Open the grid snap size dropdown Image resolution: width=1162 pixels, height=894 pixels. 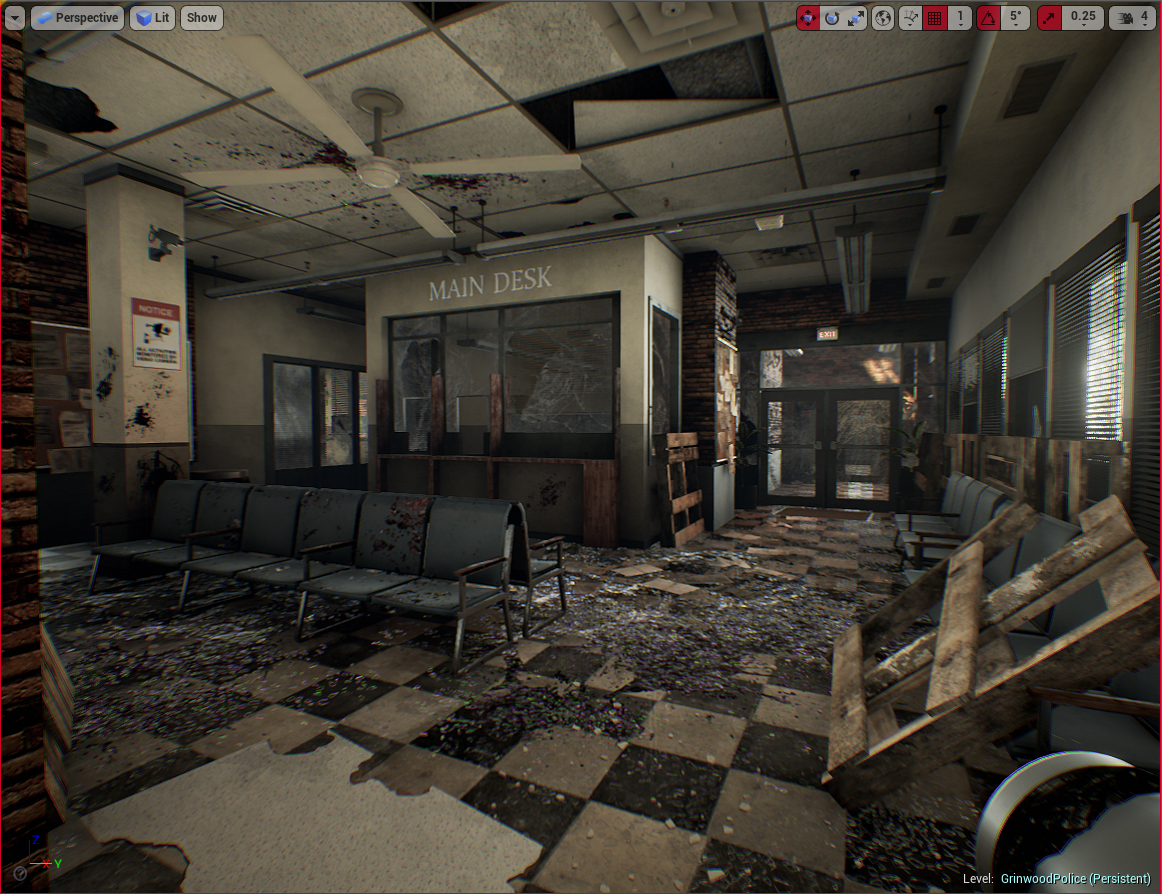[960, 17]
